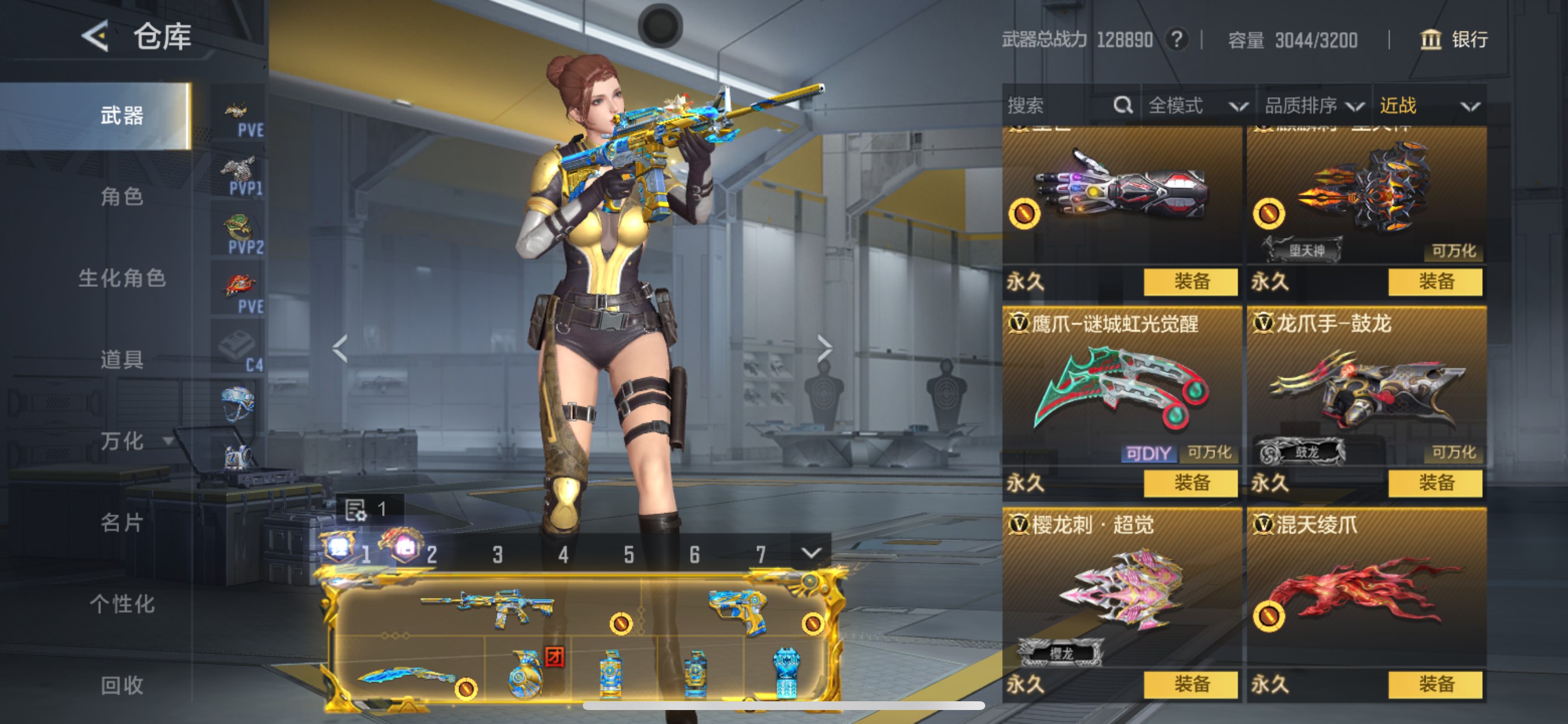Viewport: 1568px width, 724px height.
Task: Select the 道具 category
Action: pyautogui.click(x=122, y=360)
